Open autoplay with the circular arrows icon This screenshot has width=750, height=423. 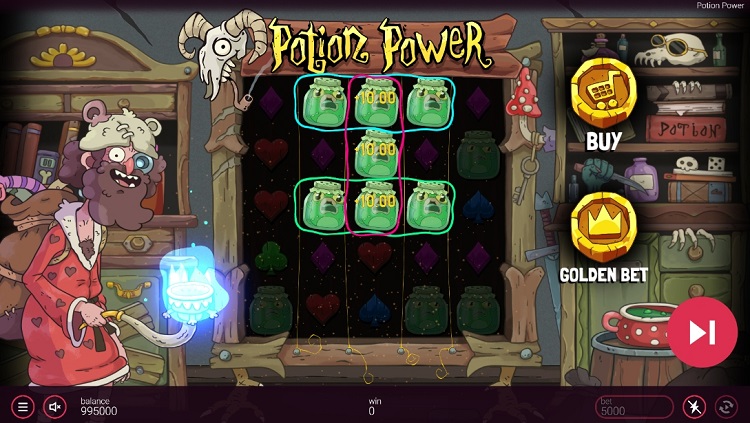tap(727, 407)
